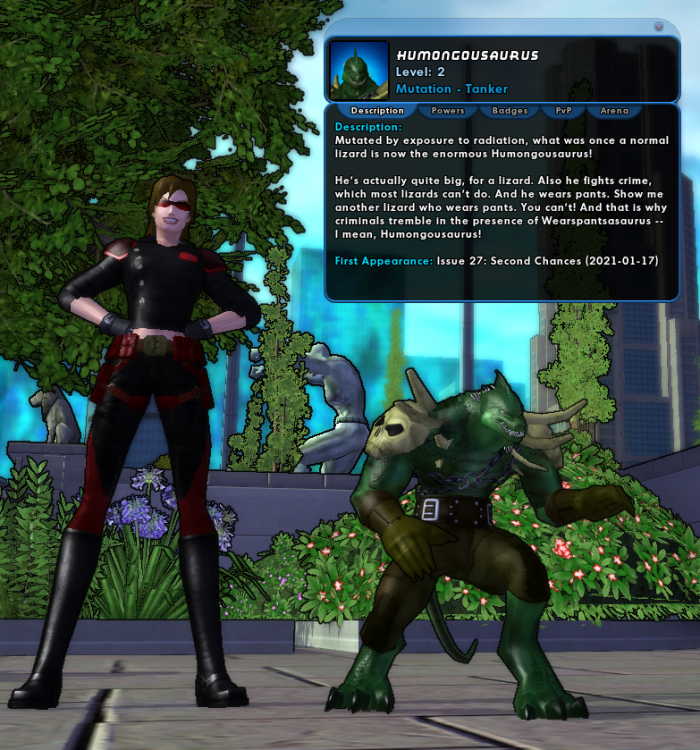Switch to the Description tab
This screenshot has width=700, height=750.
(377, 111)
